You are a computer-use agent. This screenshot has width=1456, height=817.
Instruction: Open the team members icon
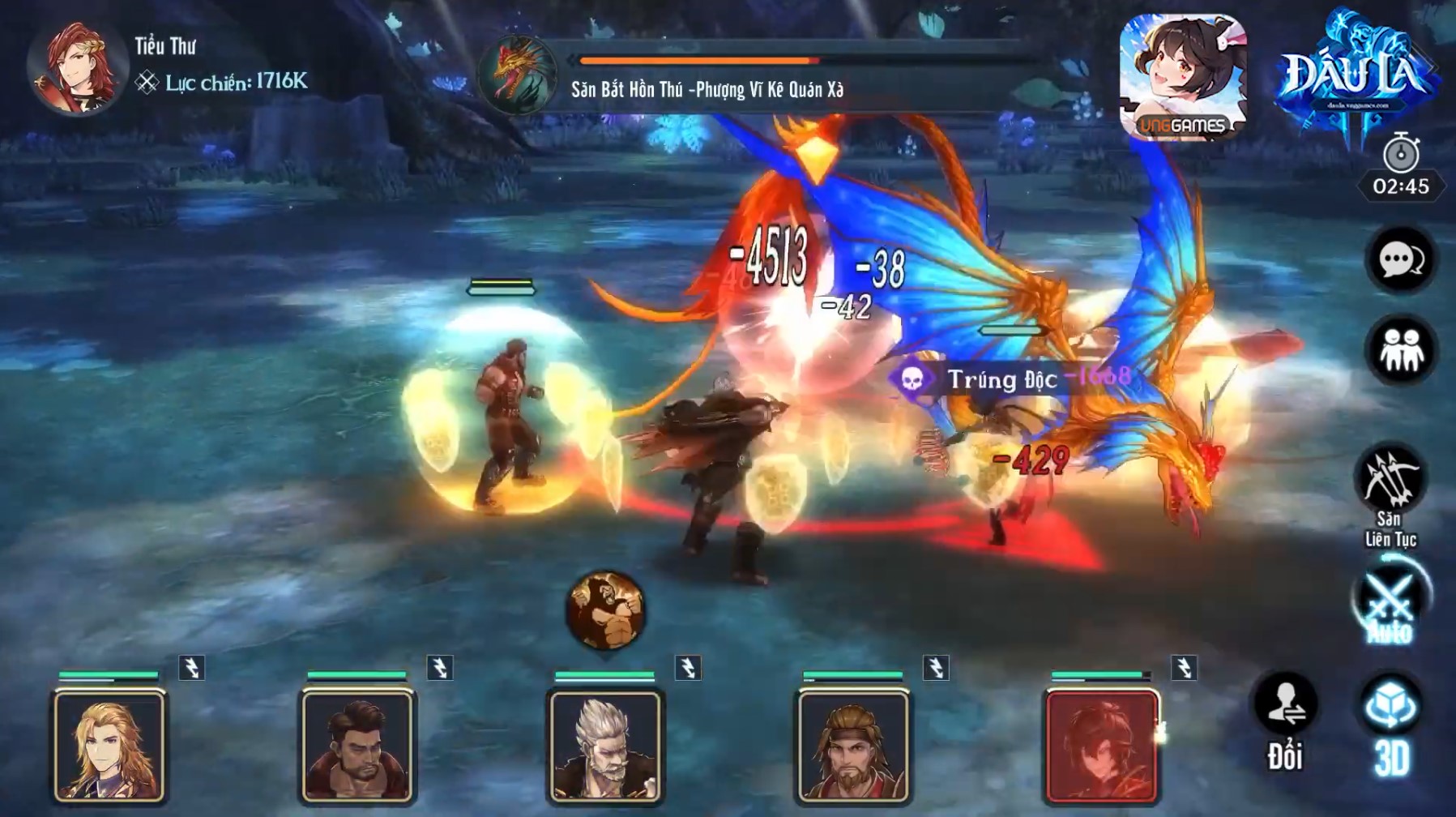click(1401, 352)
